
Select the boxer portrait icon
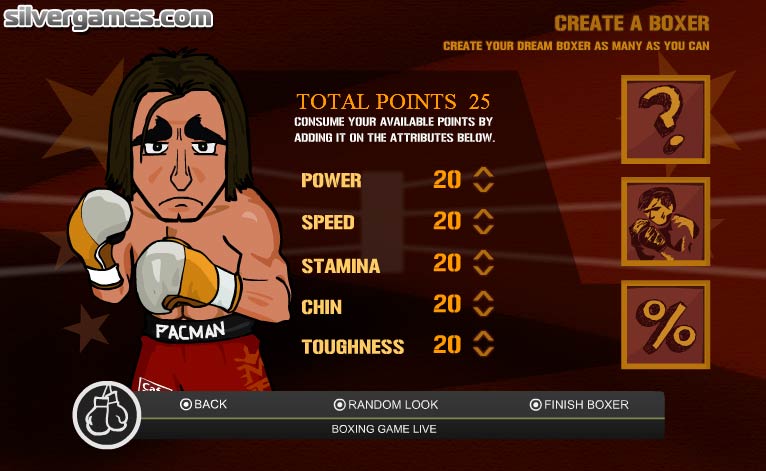665,222
